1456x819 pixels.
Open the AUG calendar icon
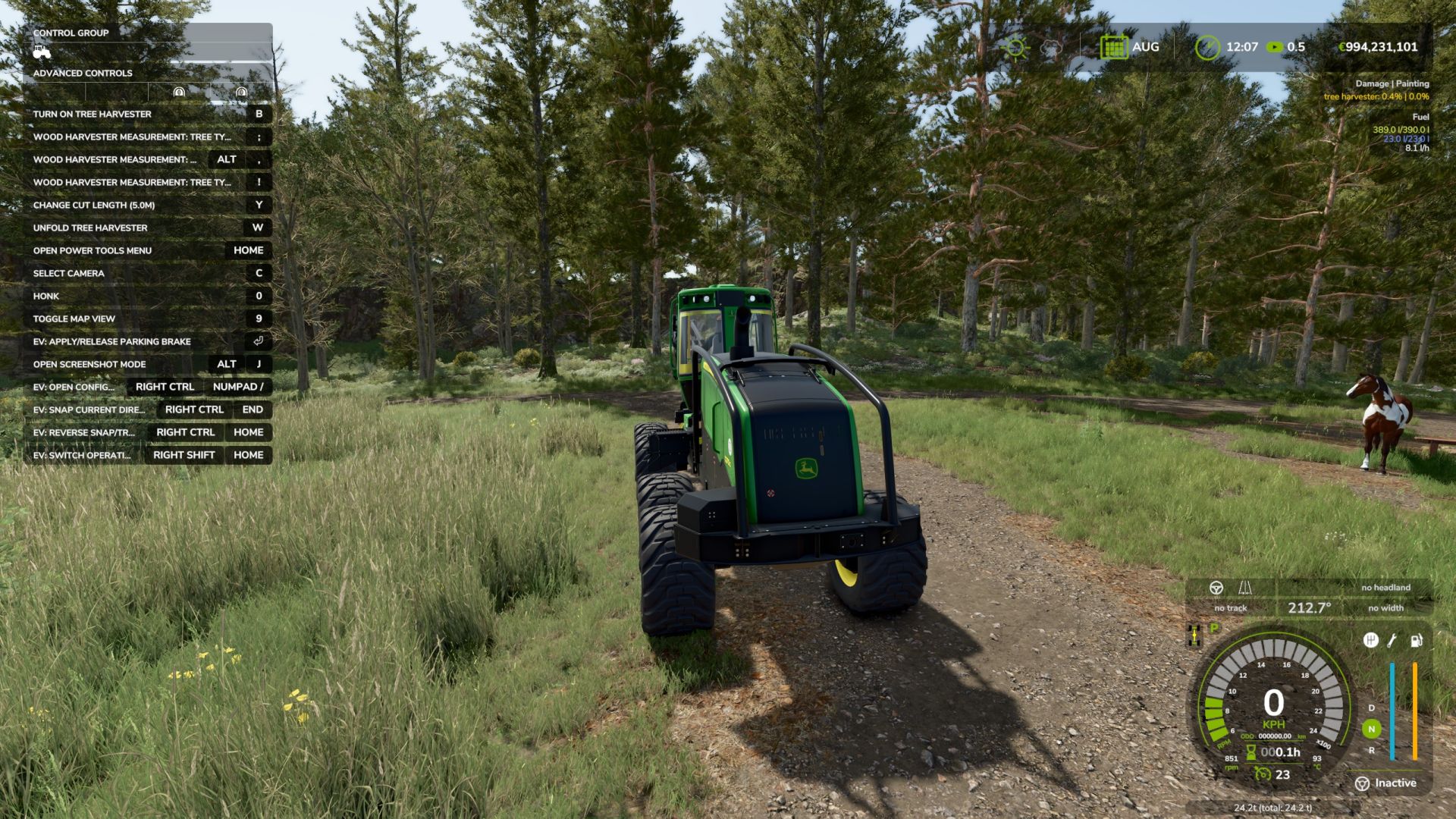[1113, 46]
